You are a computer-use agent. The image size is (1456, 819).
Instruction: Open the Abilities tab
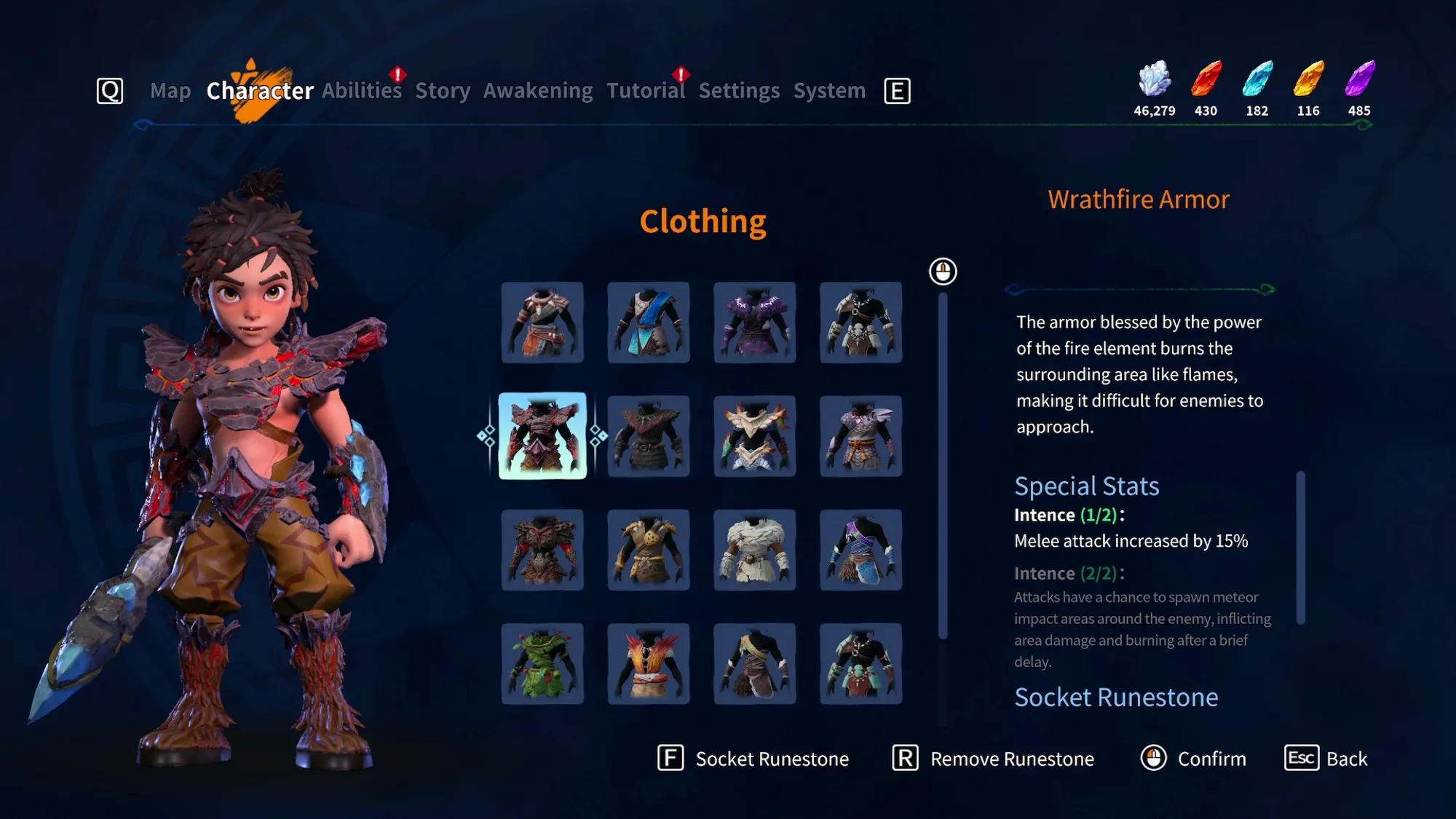(362, 91)
